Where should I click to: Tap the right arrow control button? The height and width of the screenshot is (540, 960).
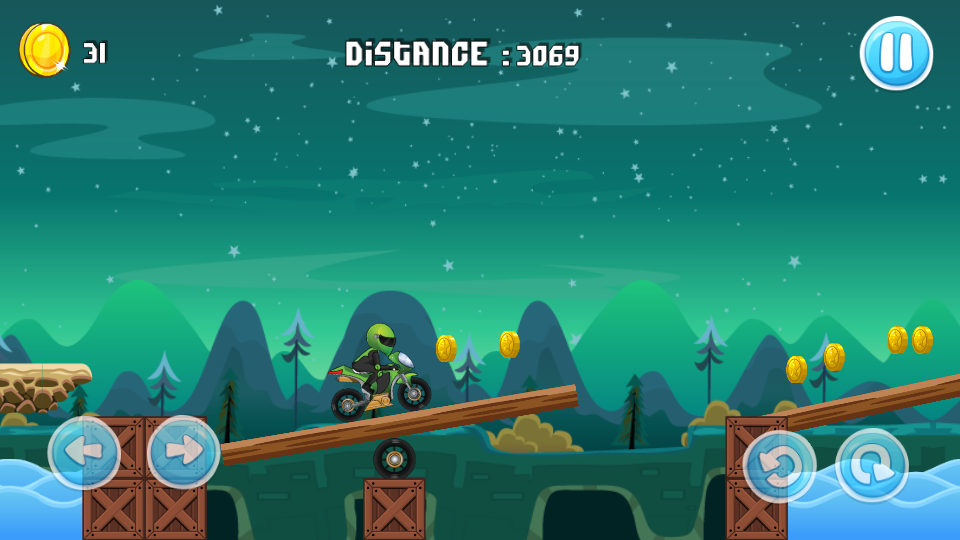tap(184, 452)
